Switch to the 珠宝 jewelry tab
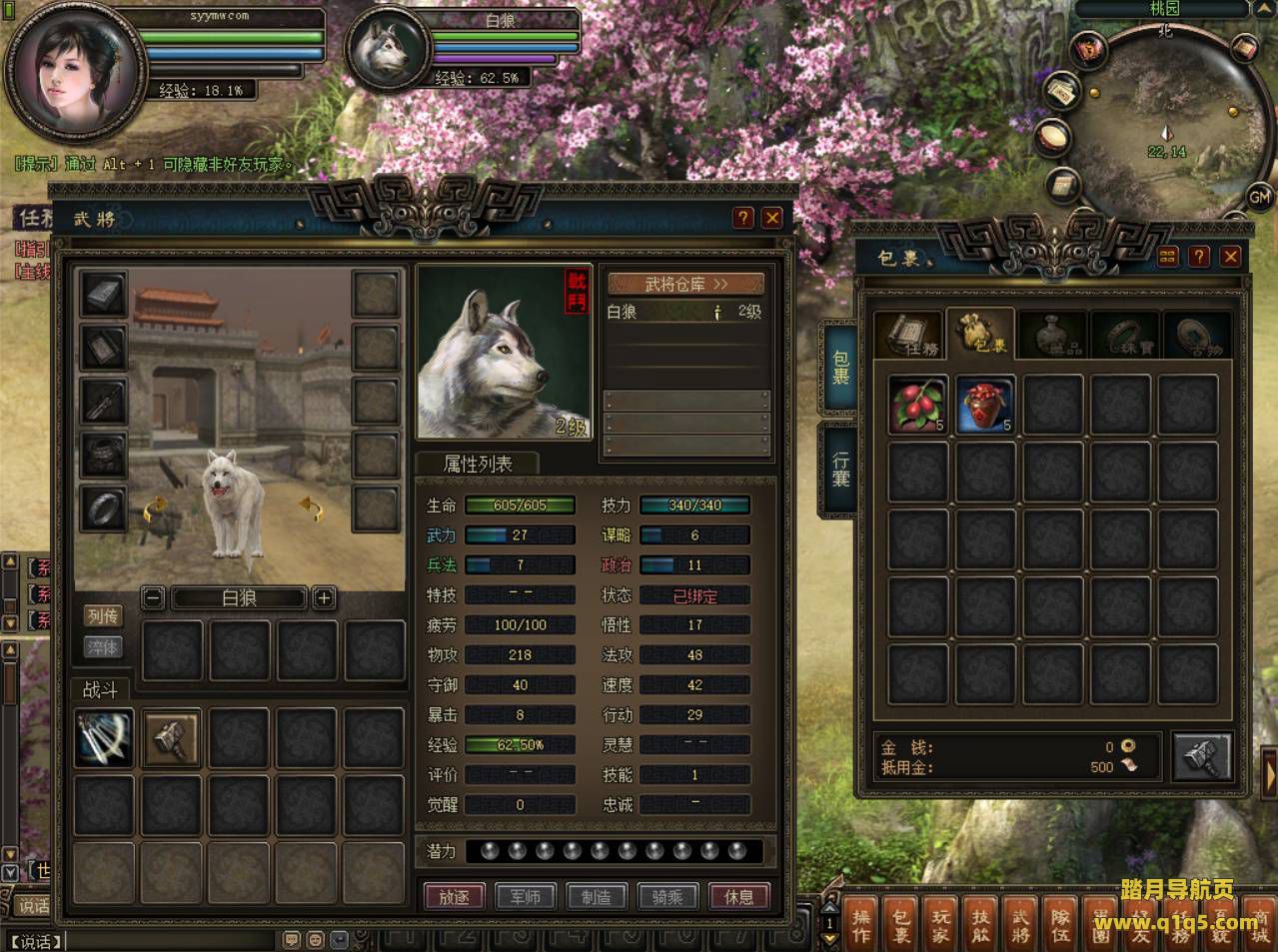Viewport: 1278px width, 952px height. [1124, 335]
